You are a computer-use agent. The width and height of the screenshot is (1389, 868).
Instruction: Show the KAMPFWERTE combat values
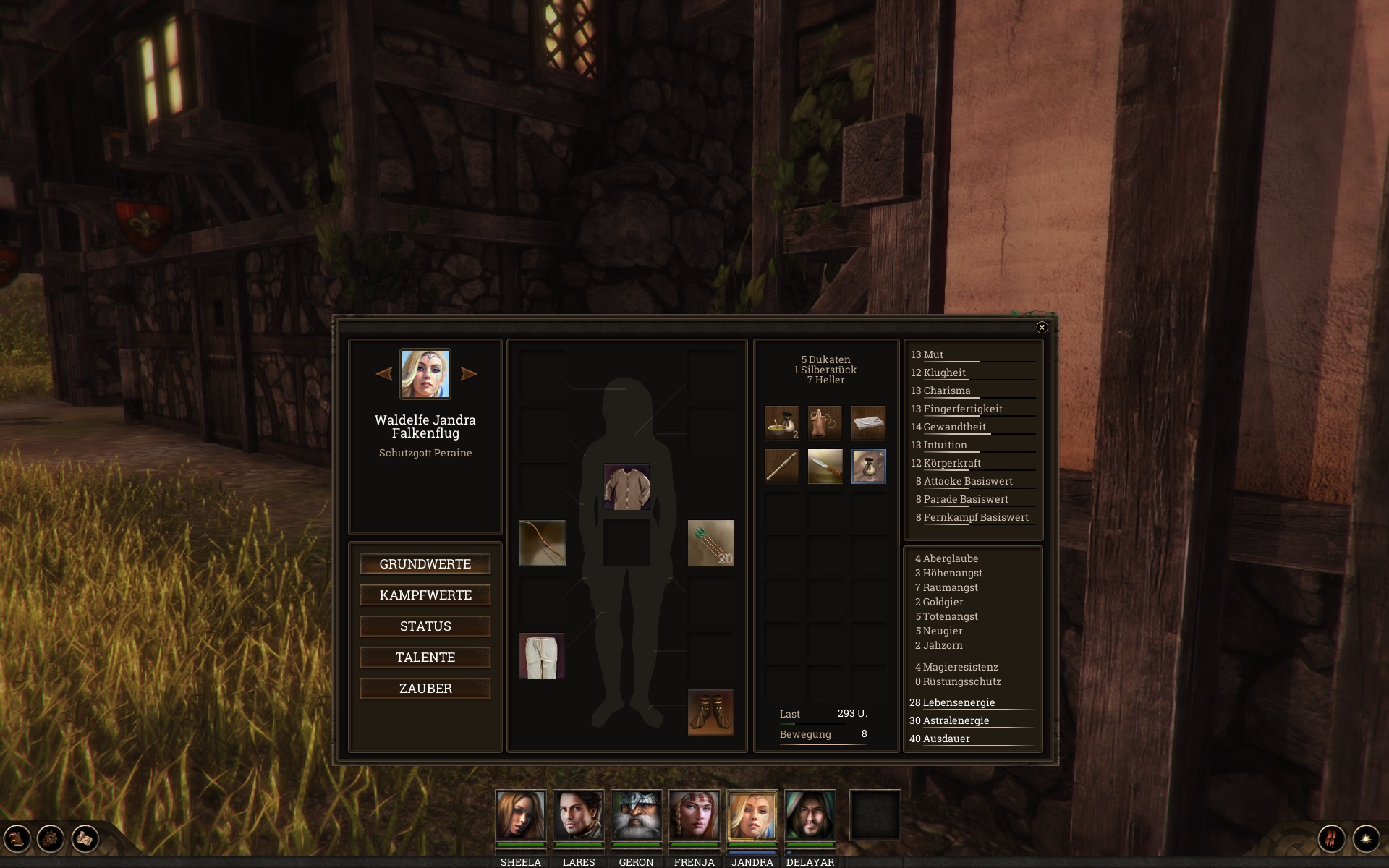425,595
